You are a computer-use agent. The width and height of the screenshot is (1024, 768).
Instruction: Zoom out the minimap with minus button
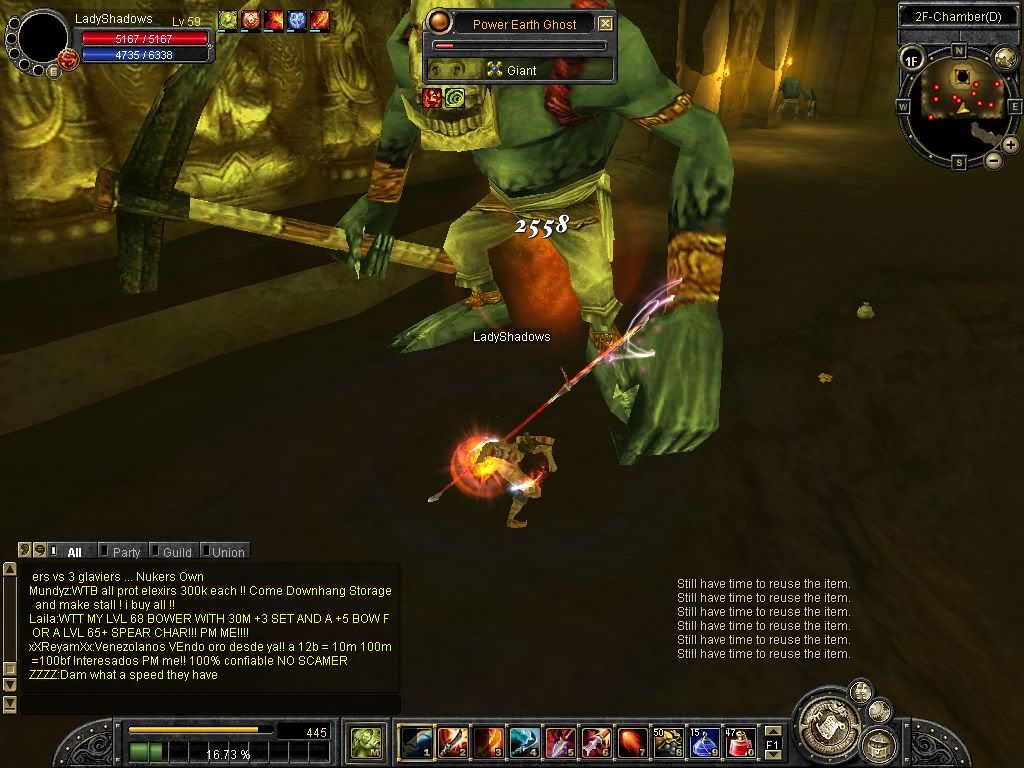(993, 160)
